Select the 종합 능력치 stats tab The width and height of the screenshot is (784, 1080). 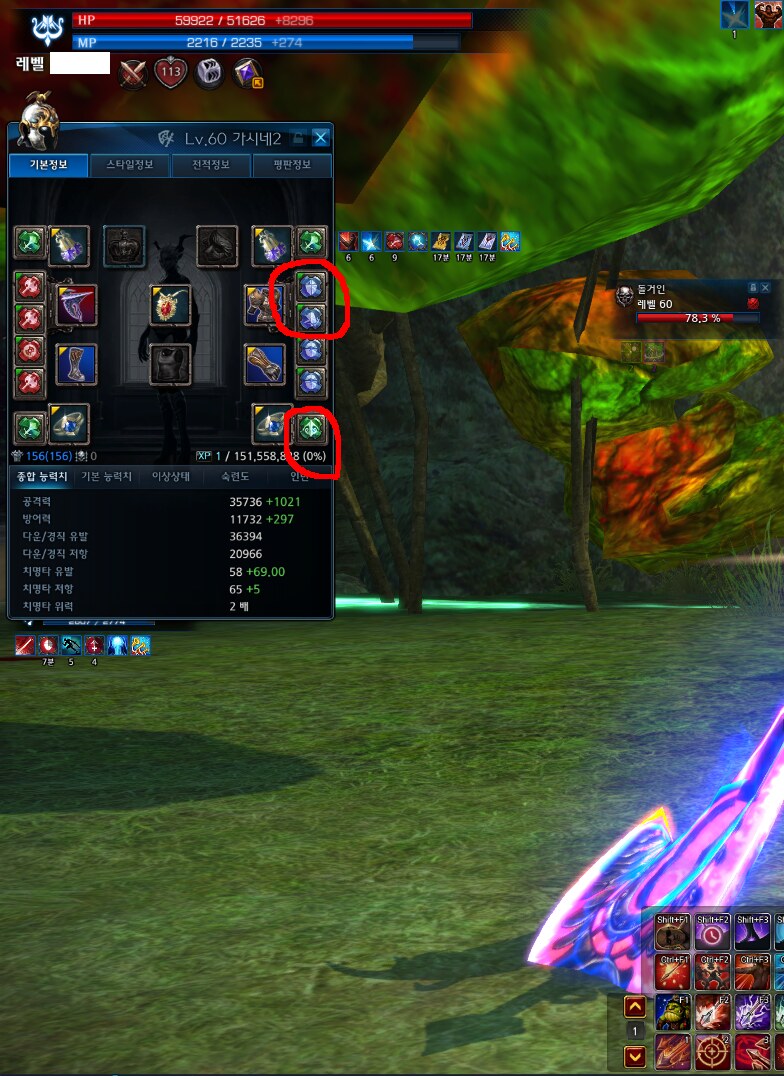coord(43,477)
